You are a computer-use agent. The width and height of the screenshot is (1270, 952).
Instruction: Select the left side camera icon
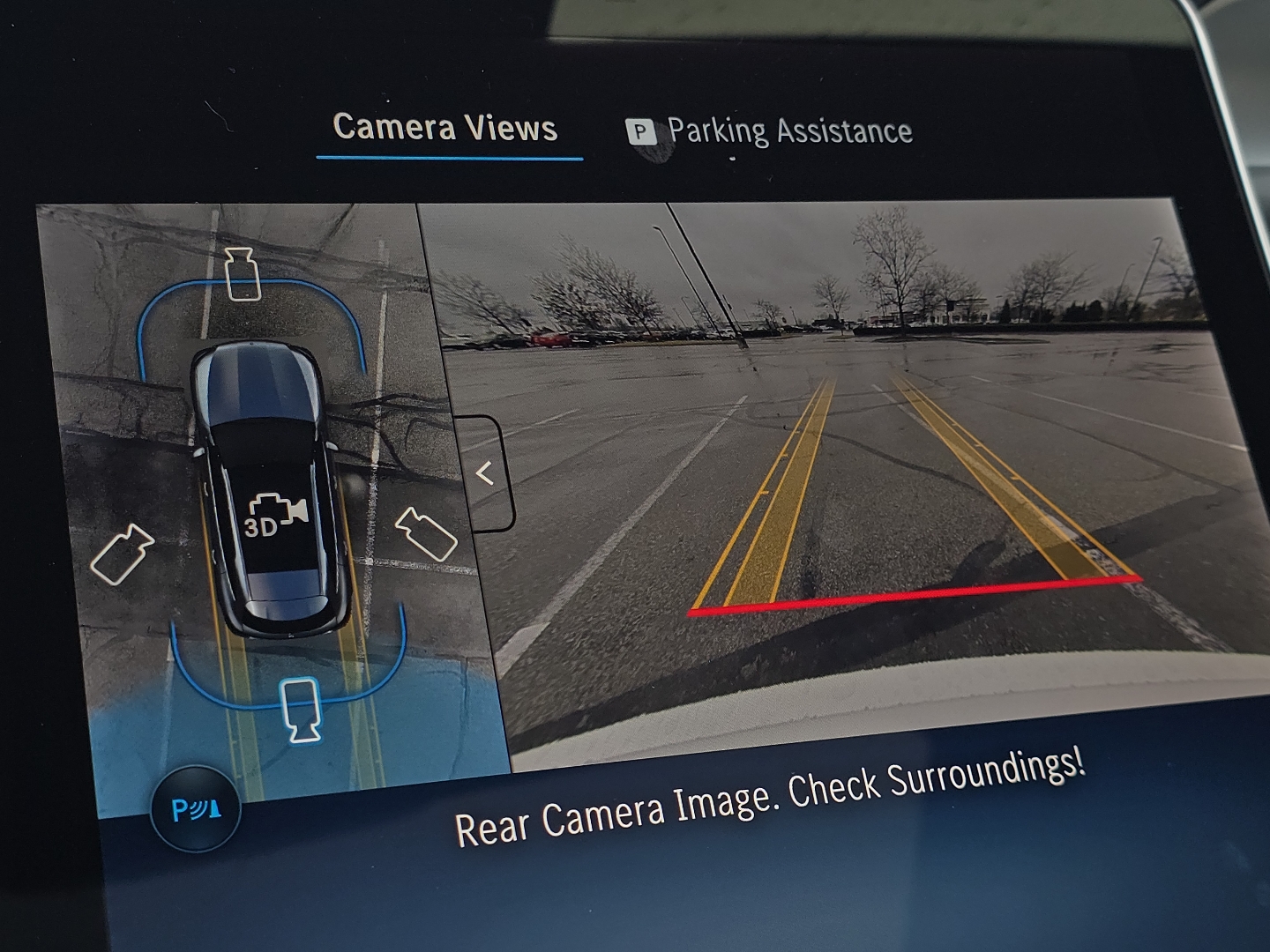coord(122,554)
